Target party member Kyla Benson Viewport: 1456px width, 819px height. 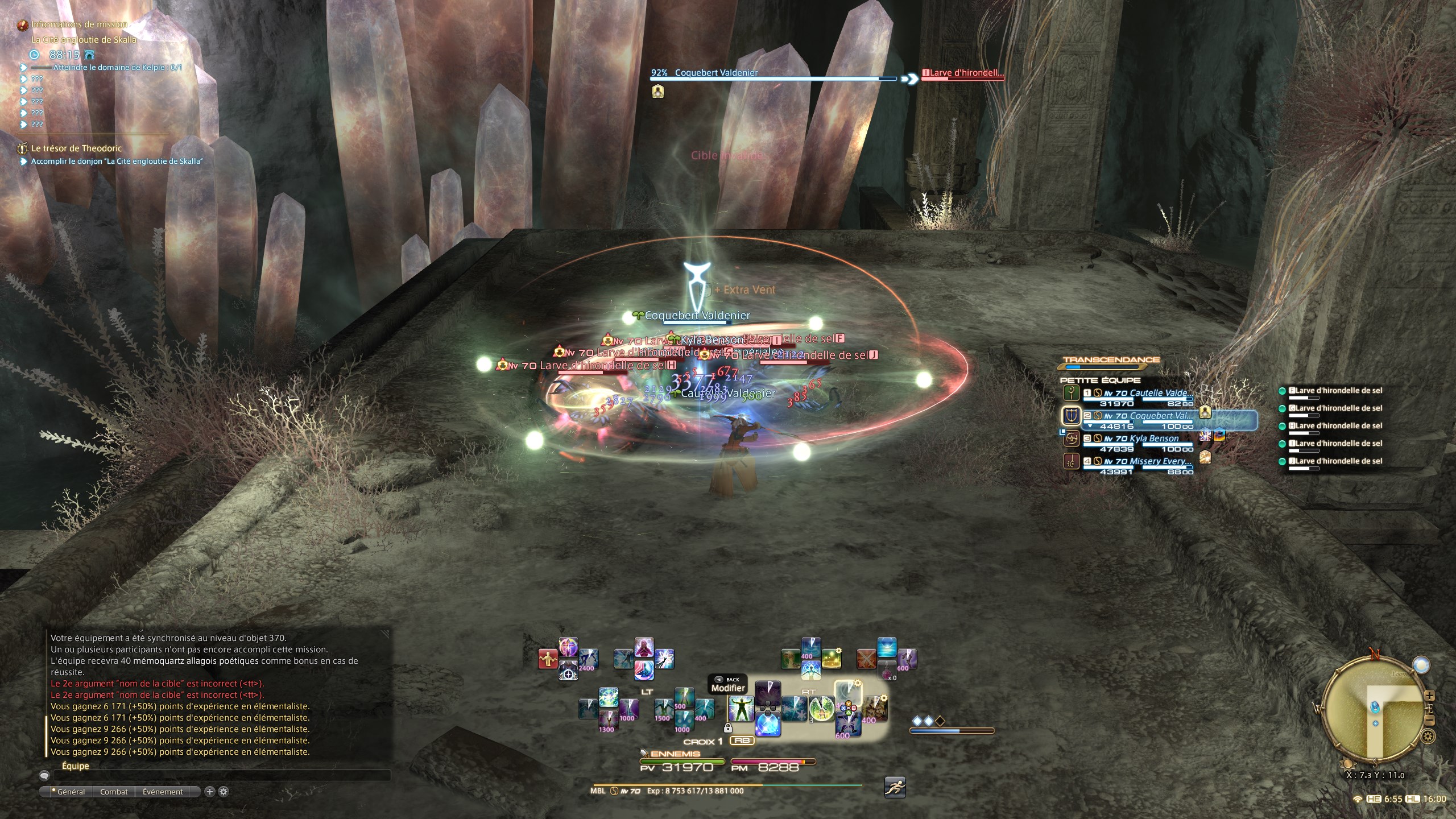(x=1140, y=439)
